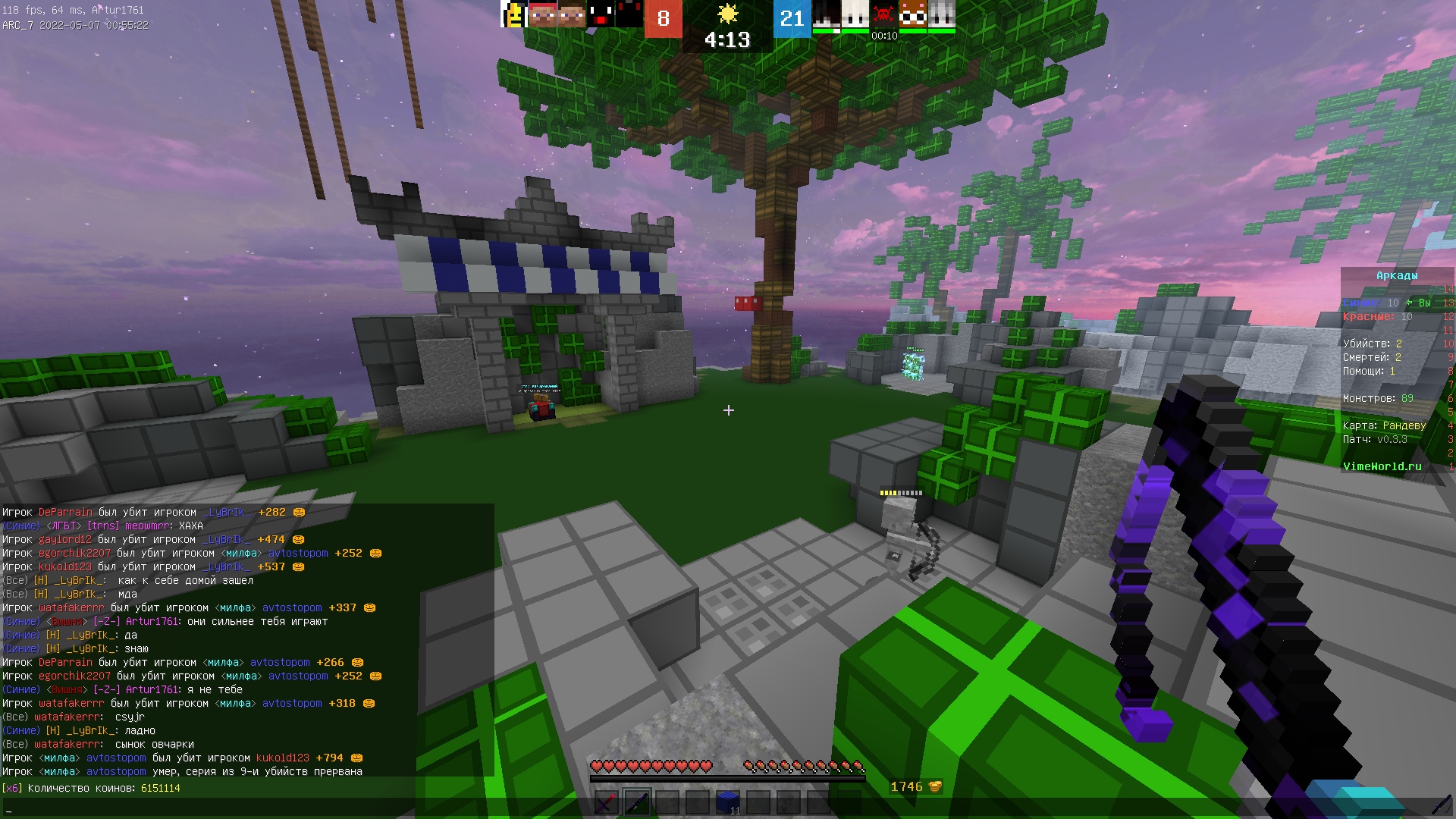Click the pumpkin emoji next to +794

click(x=356, y=758)
